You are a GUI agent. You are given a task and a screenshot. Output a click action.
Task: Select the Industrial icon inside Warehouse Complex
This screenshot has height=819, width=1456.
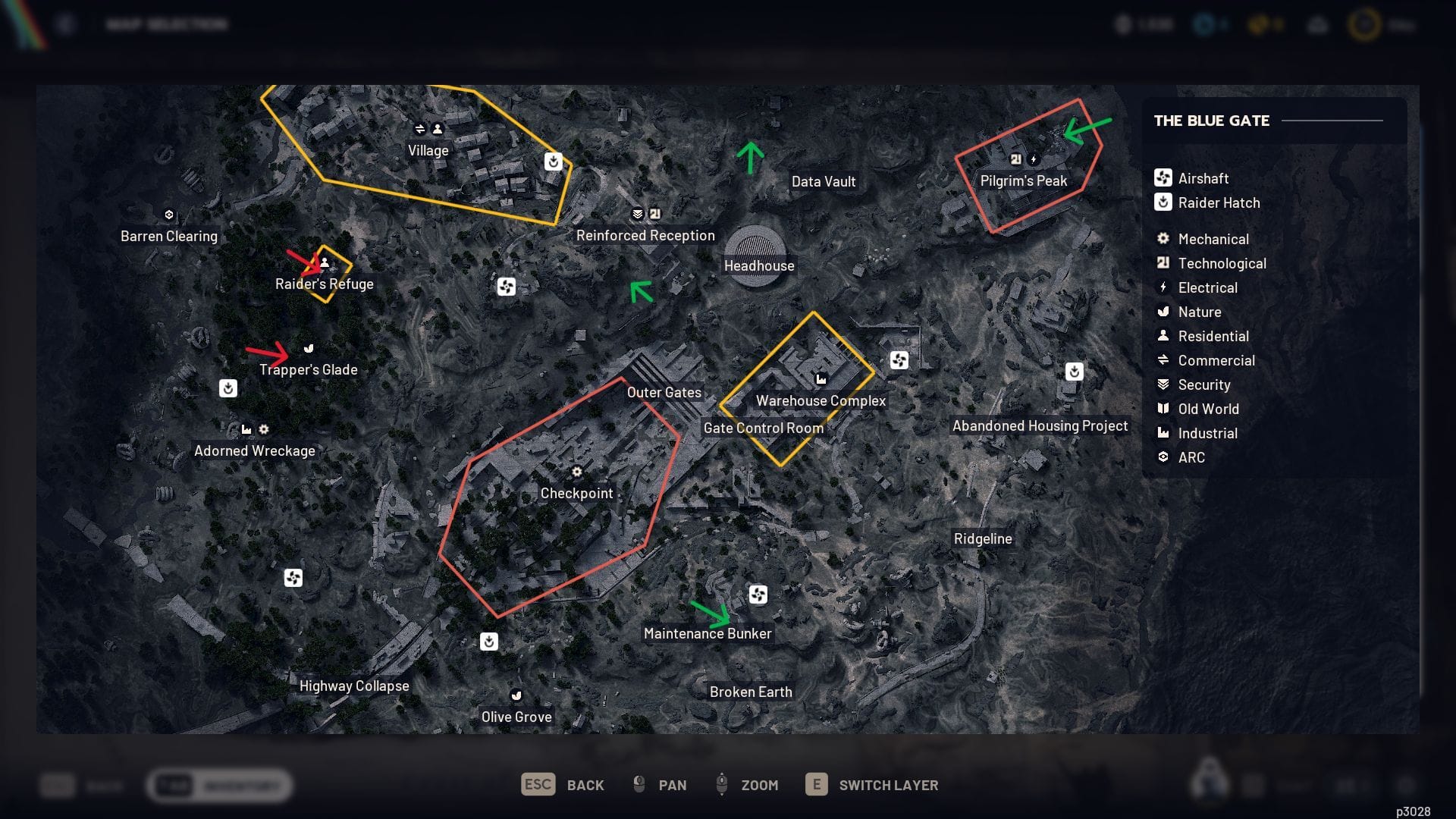[x=822, y=379]
